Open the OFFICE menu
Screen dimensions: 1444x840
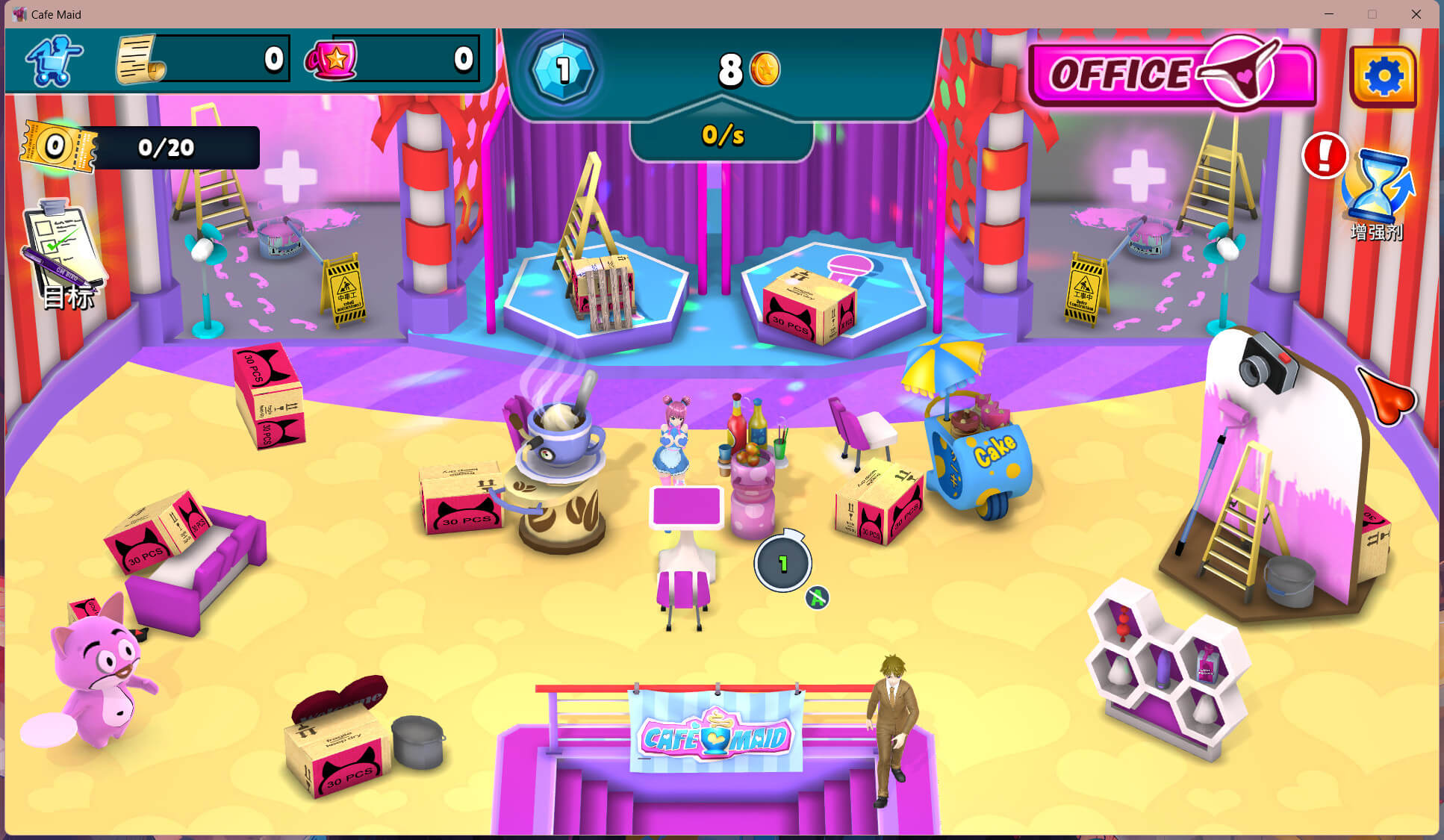click(x=1171, y=74)
